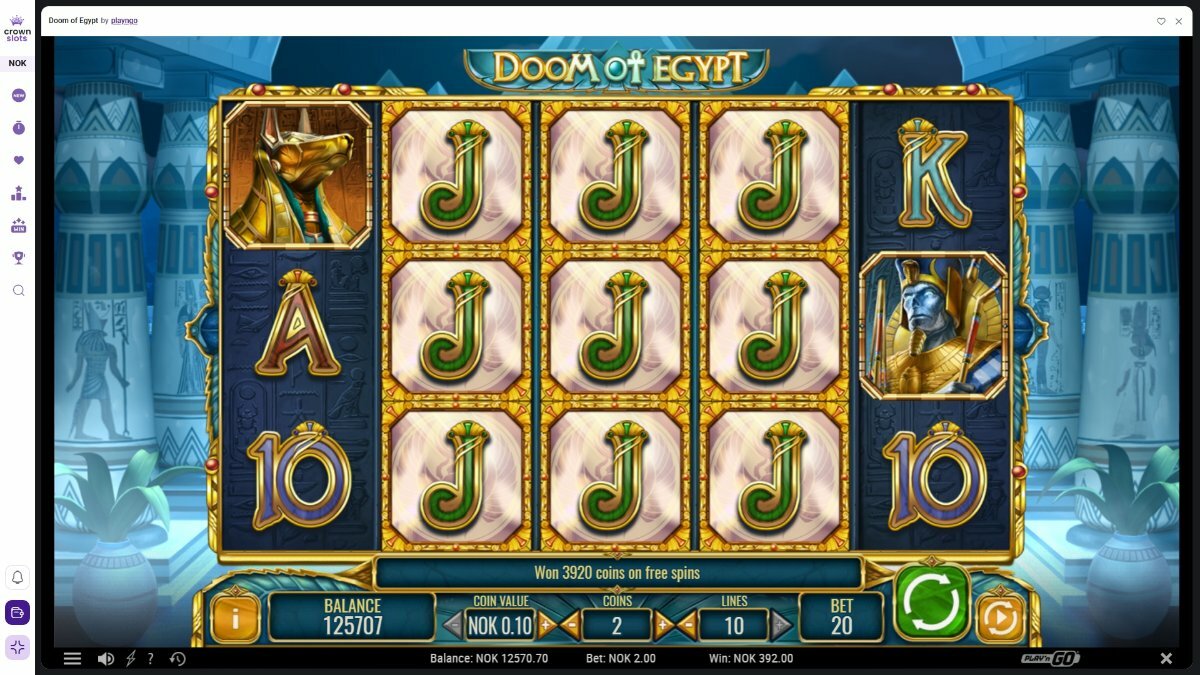
Task: Open the casino search magnifier
Action: coord(18,290)
